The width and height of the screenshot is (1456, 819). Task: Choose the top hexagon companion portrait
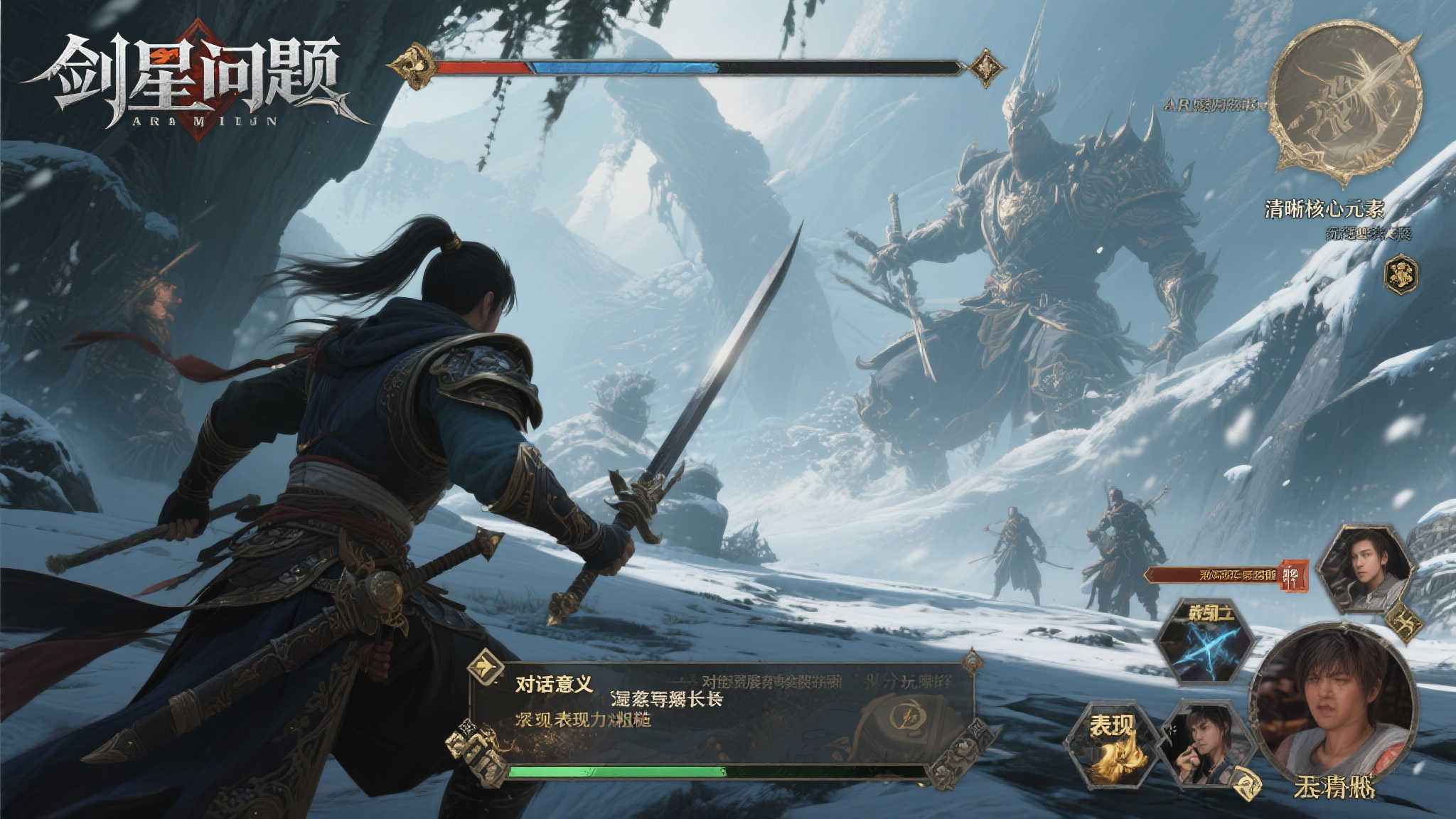[1364, 569]
